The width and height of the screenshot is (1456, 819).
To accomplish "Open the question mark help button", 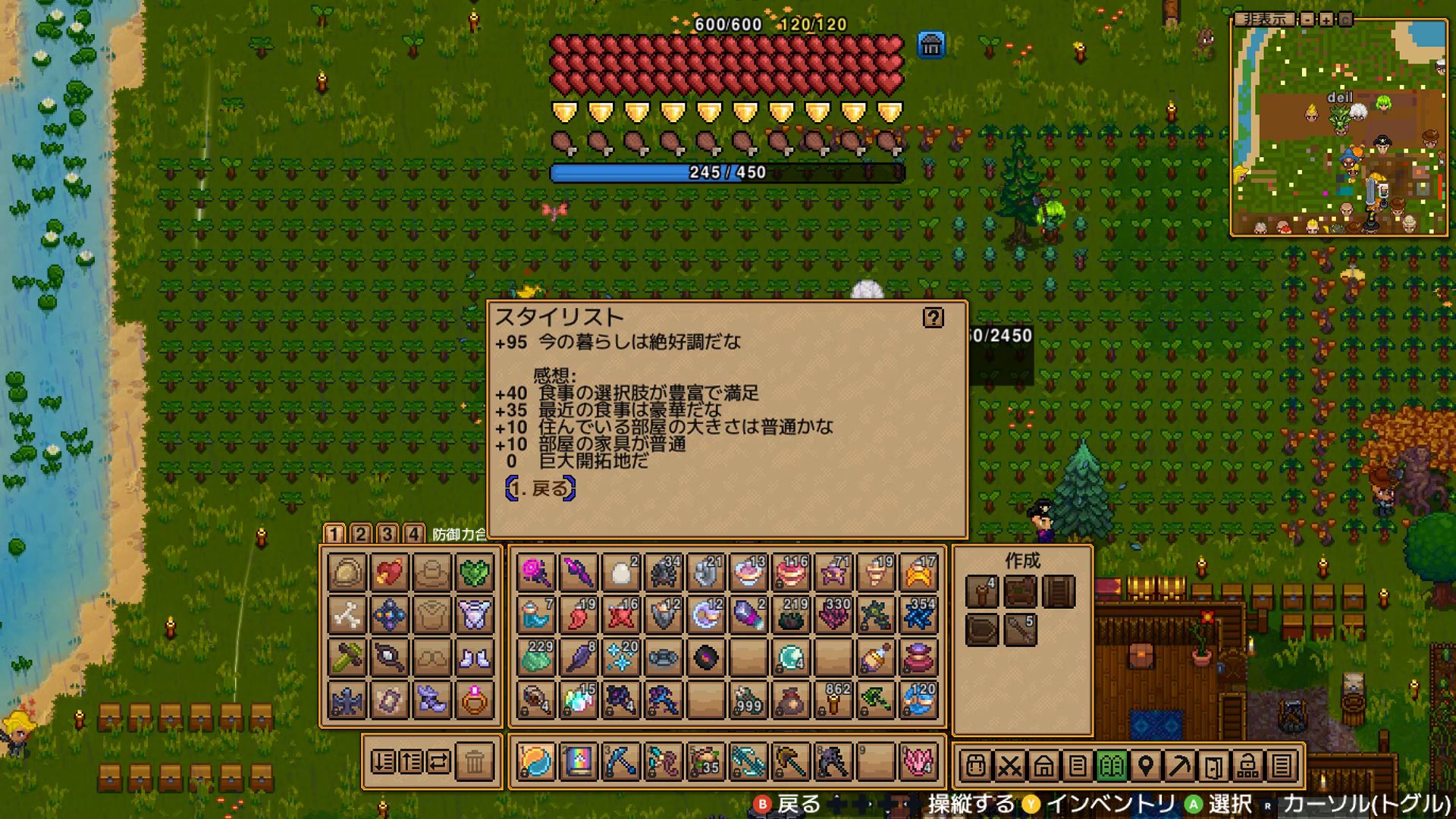I will (933, 318).
